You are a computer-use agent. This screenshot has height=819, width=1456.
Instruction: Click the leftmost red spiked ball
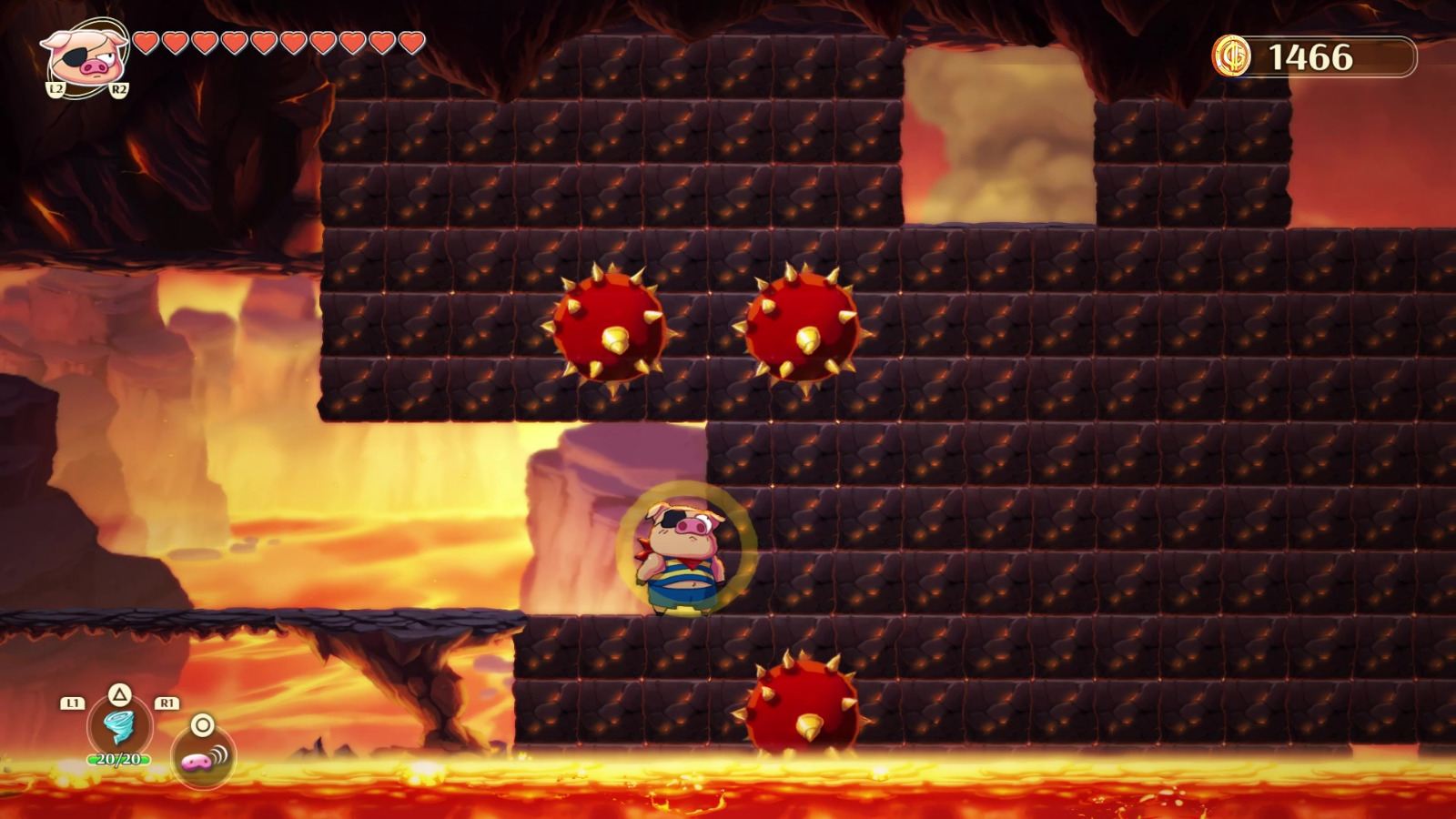(x=612, y=328)
